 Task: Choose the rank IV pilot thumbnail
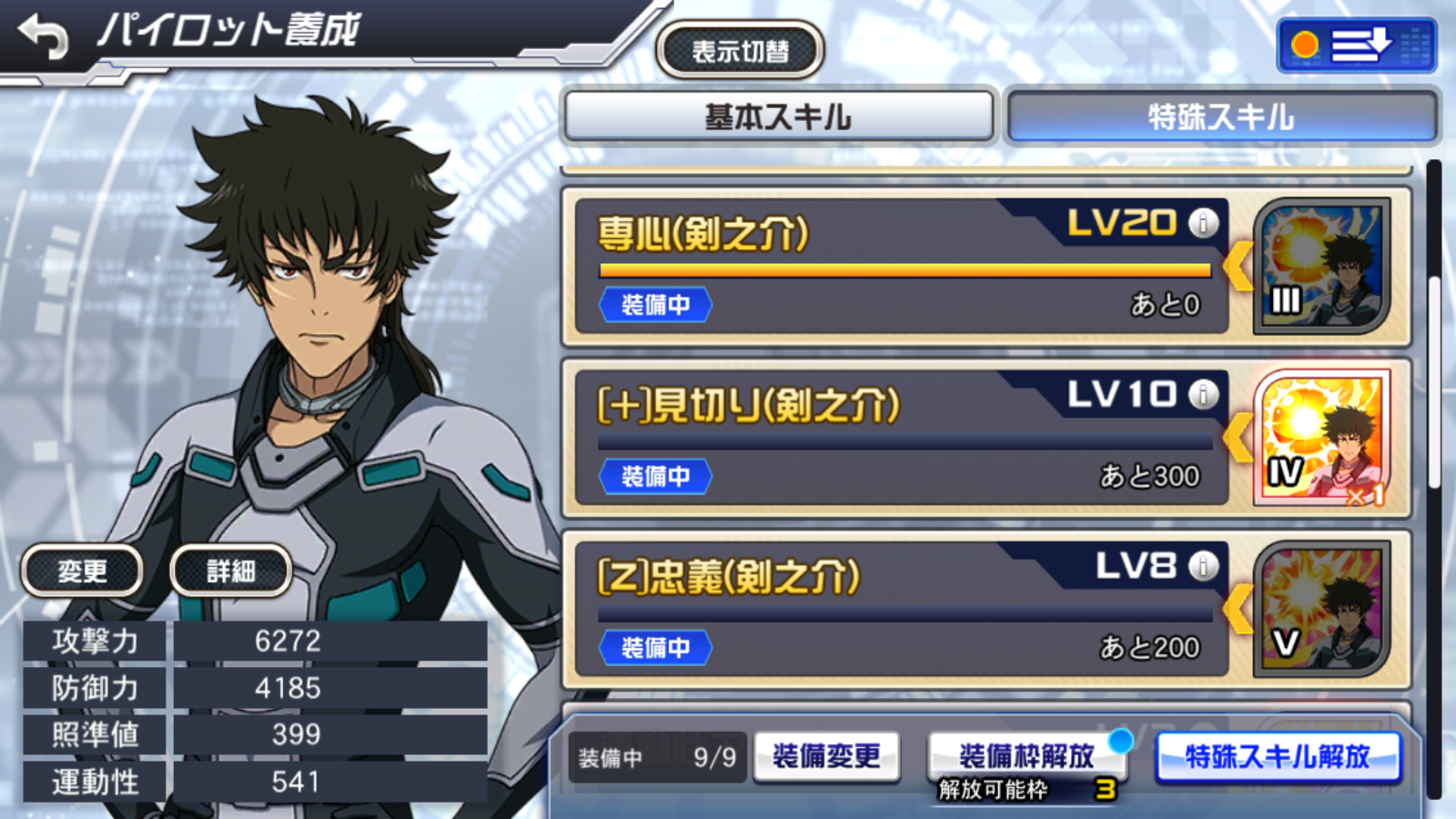1321,438
